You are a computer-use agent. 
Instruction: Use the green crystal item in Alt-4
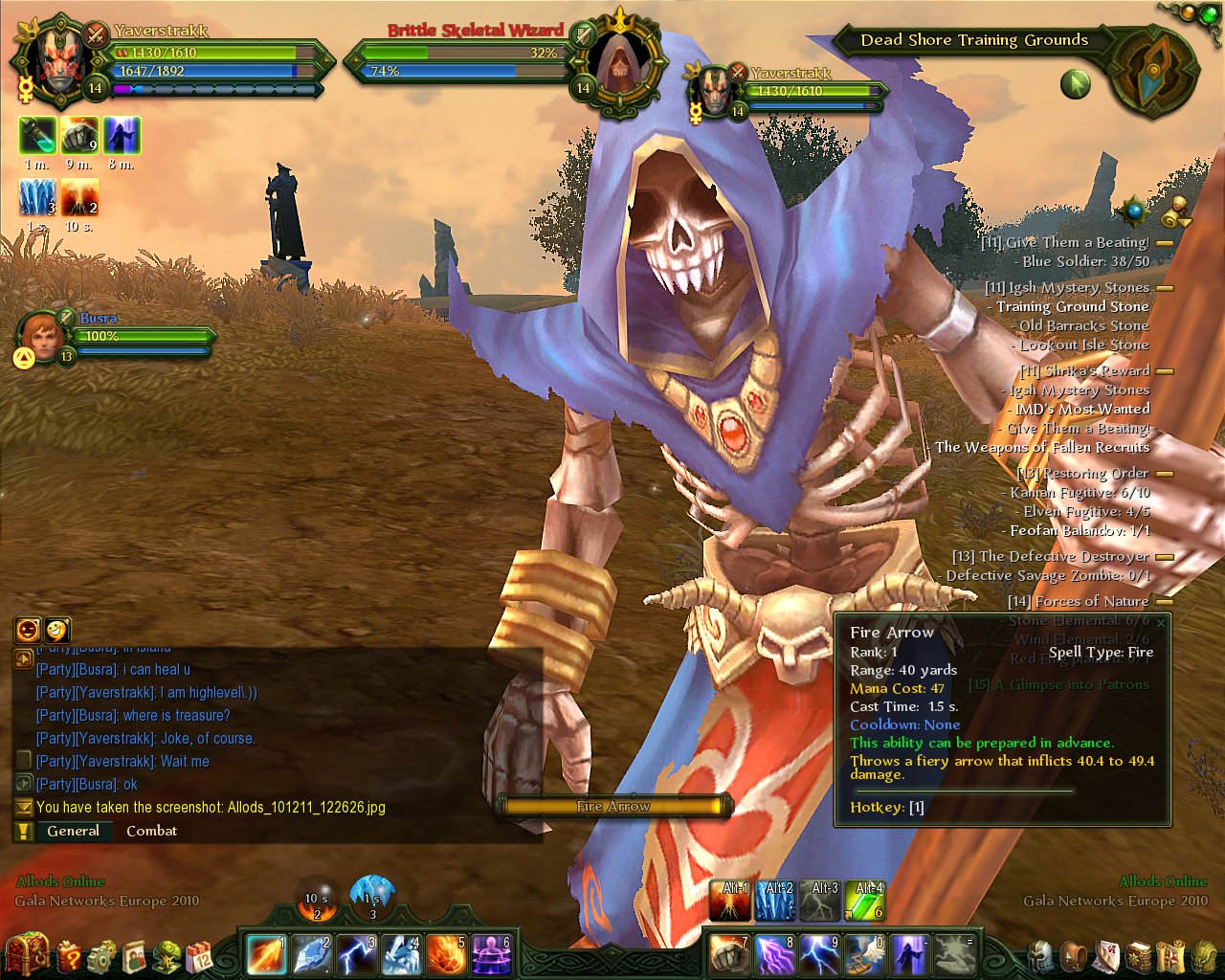pos(865,902)
